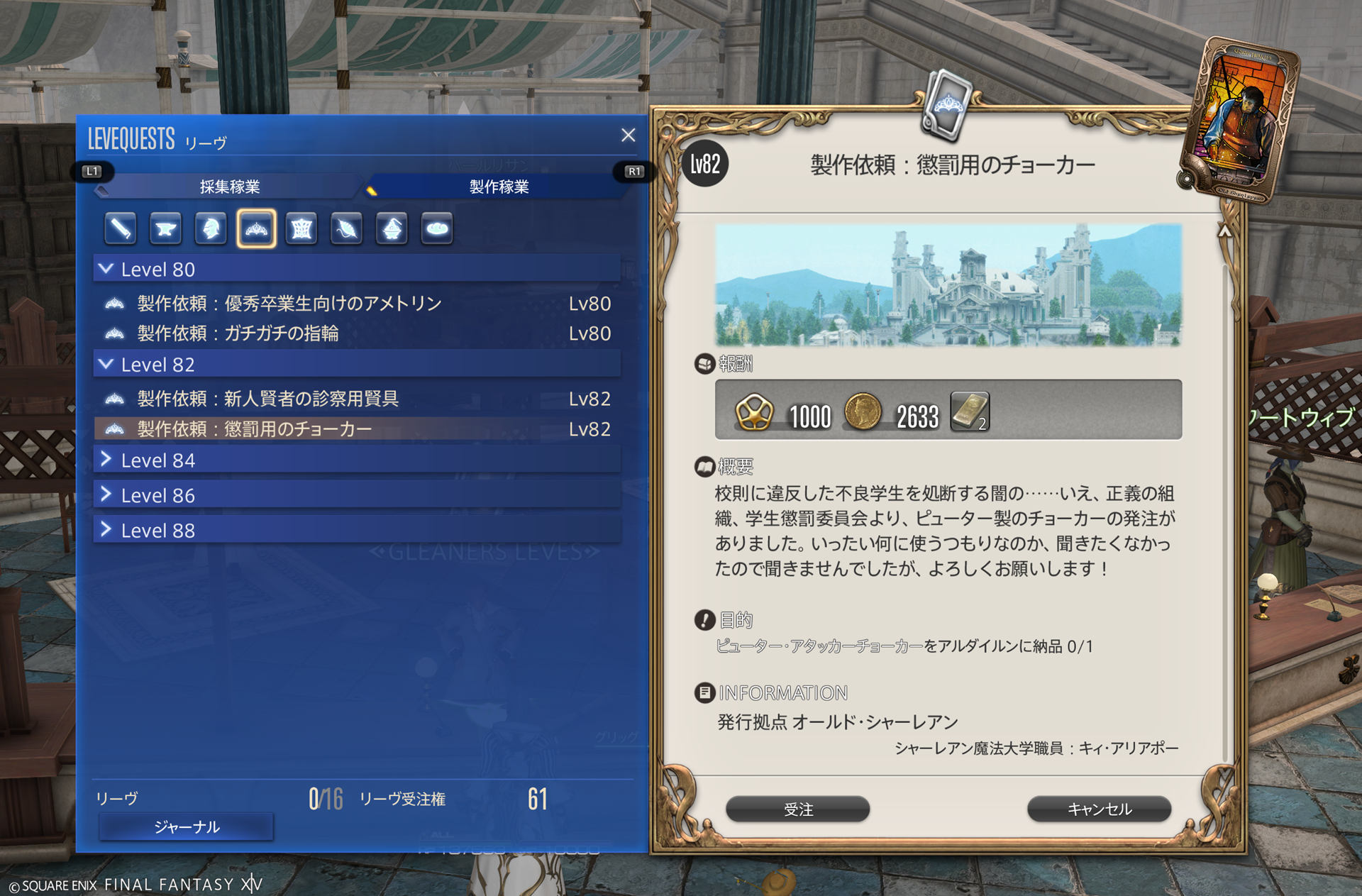
Task: Select the Blacksmith anvil class icon
Action: click(x=165, y=228)
